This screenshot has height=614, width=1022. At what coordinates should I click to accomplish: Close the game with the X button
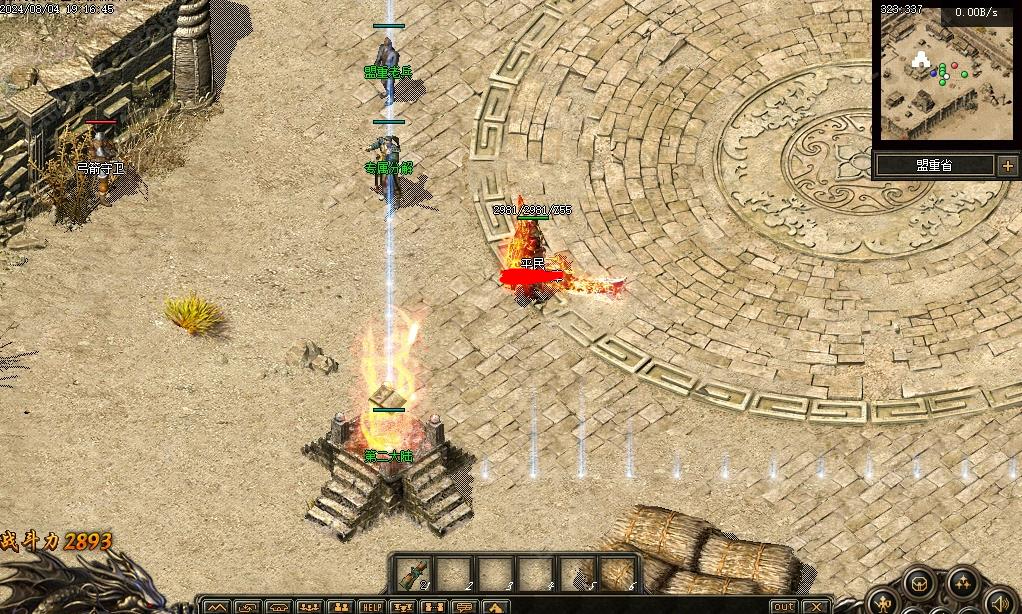click(x=817, y=607)
